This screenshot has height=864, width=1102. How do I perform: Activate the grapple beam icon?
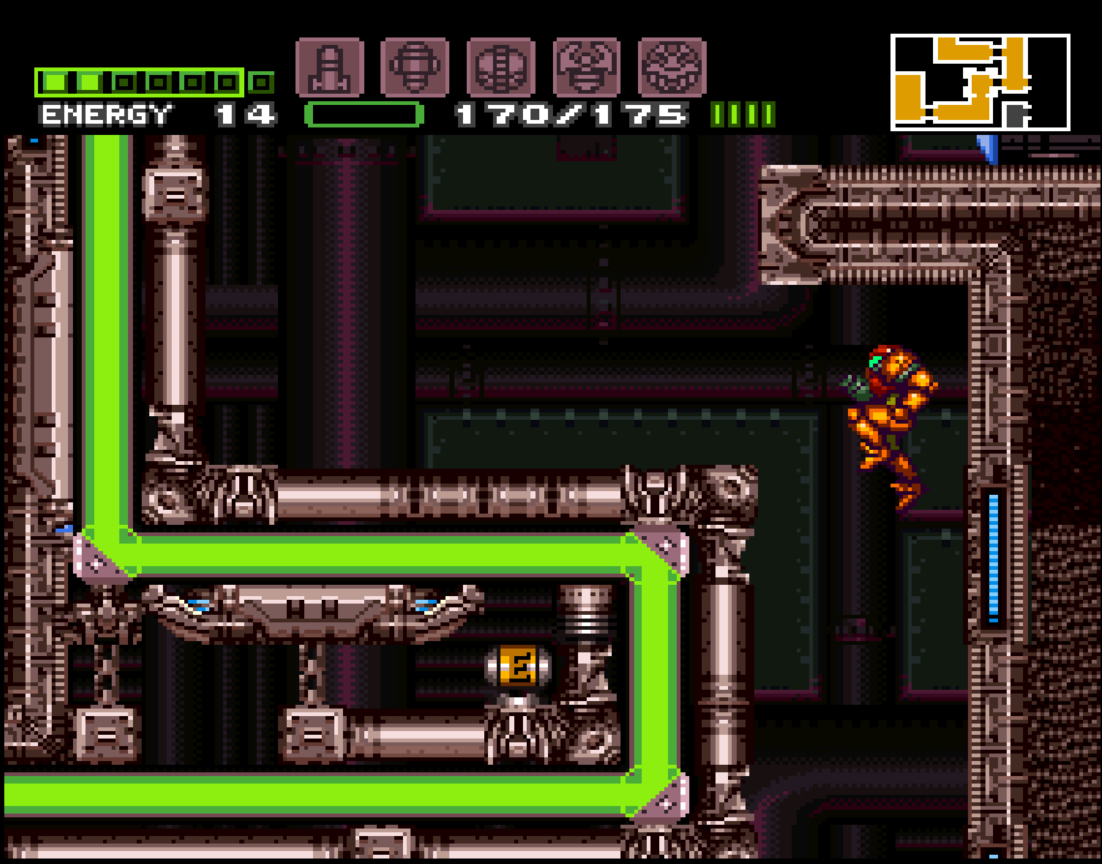point(587,68)
